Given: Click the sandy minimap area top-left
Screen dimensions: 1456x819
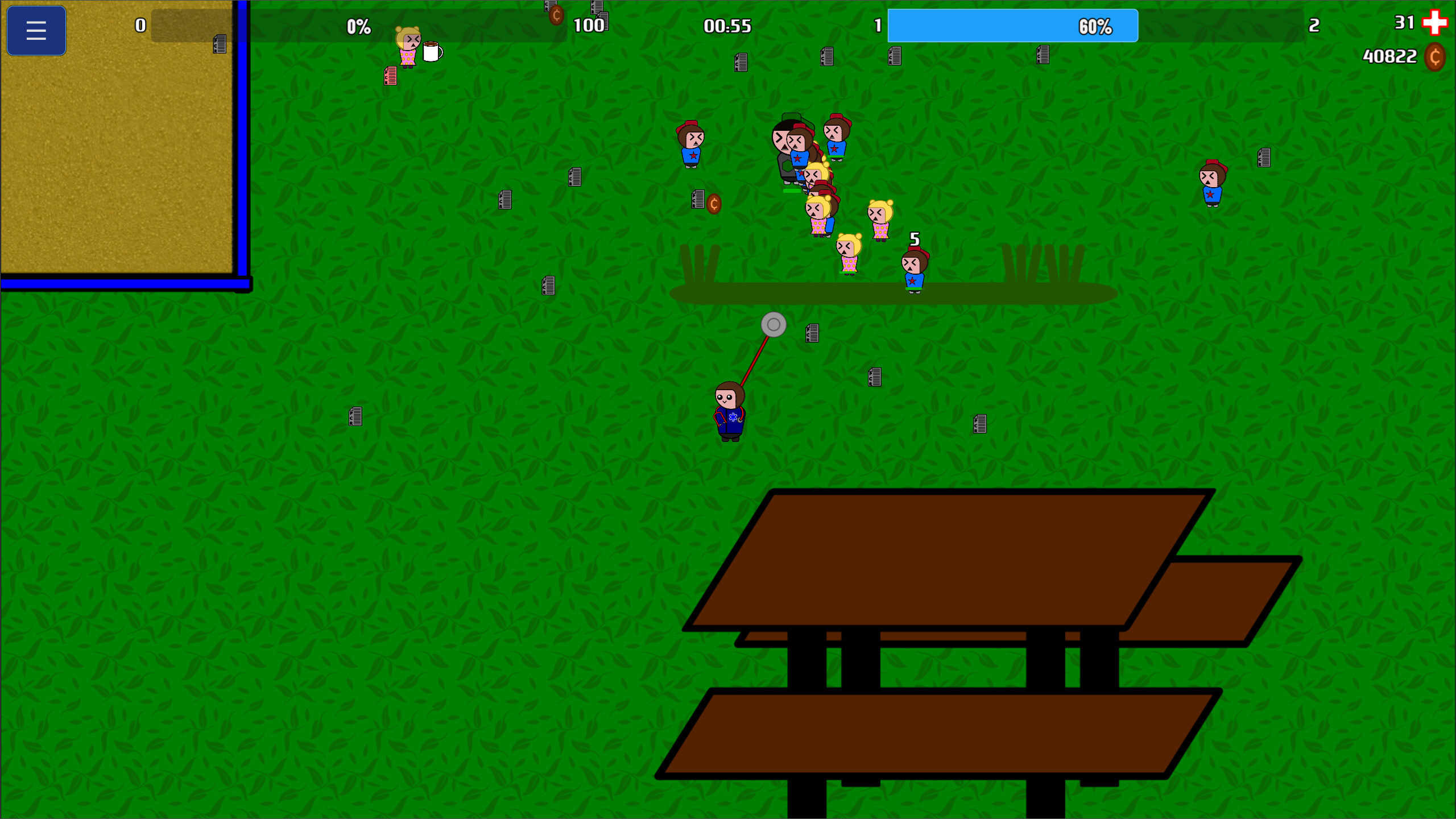Looking at the screenshot, I should point(114,159).
